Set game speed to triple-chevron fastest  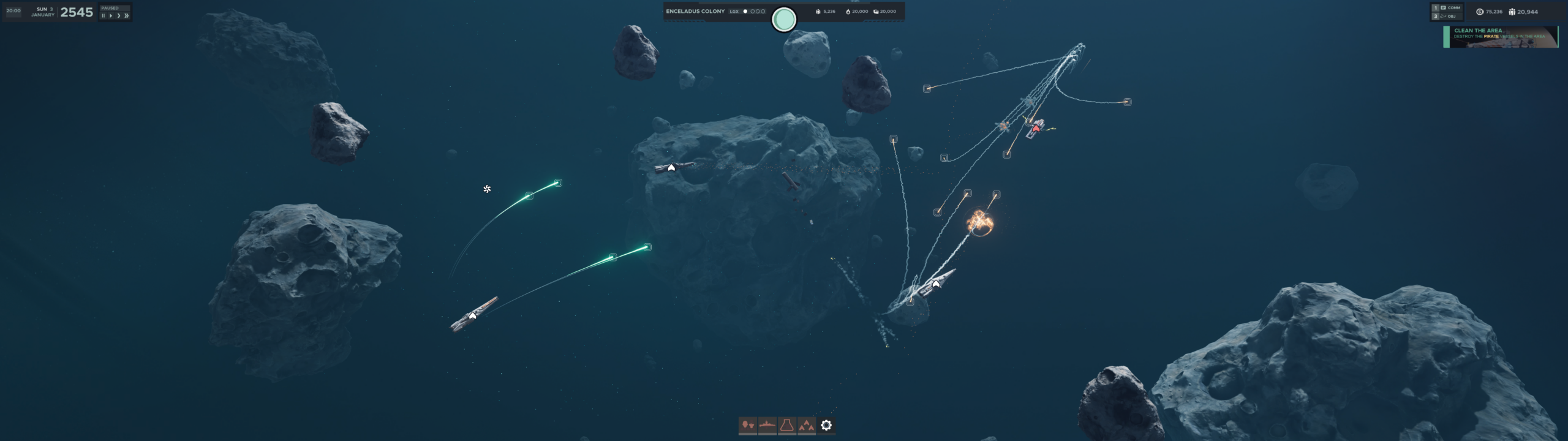pyautogui.click(x=127, y=16)
